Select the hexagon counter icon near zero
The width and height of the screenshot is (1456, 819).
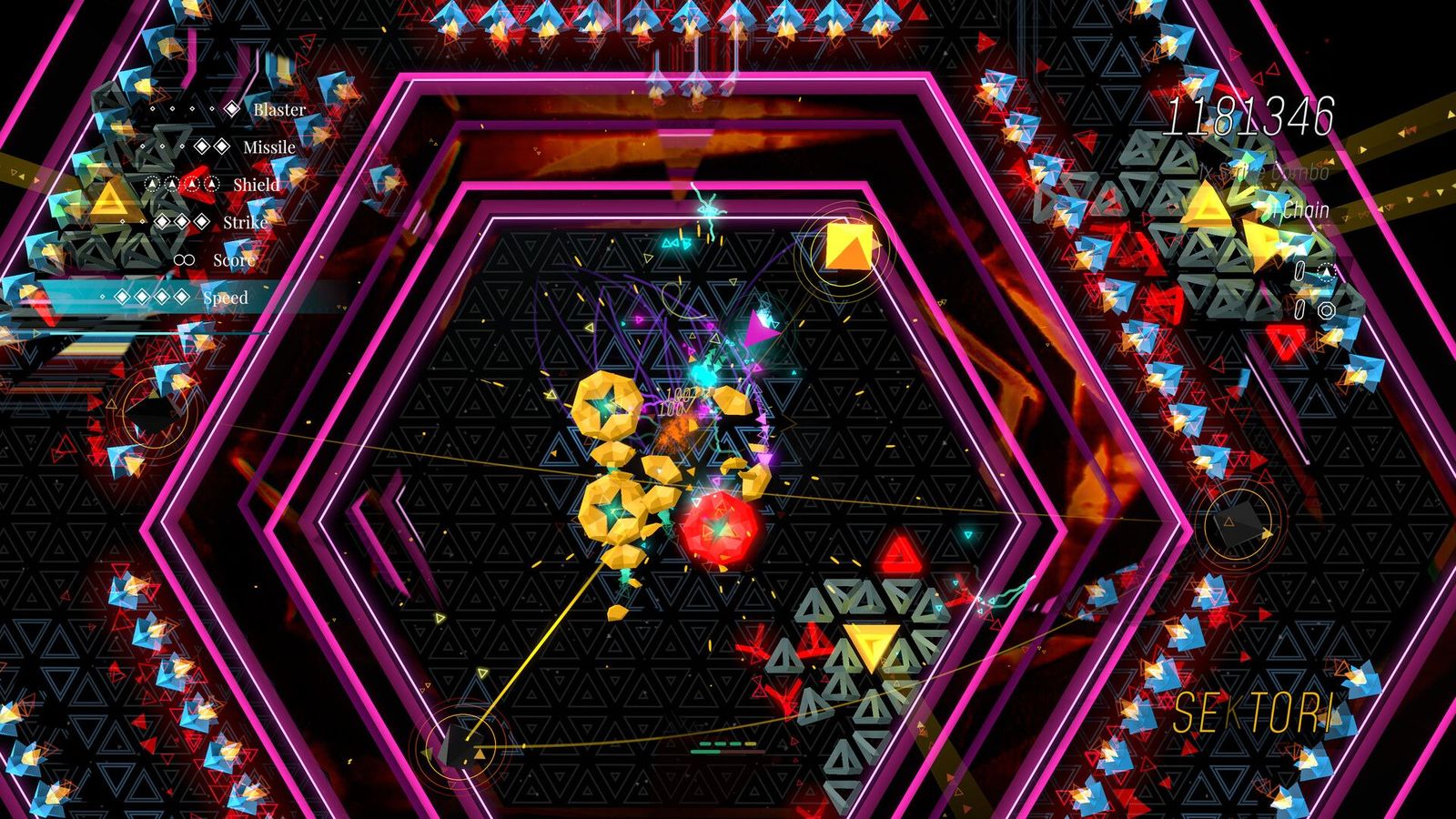click(x=1328, y=309)
